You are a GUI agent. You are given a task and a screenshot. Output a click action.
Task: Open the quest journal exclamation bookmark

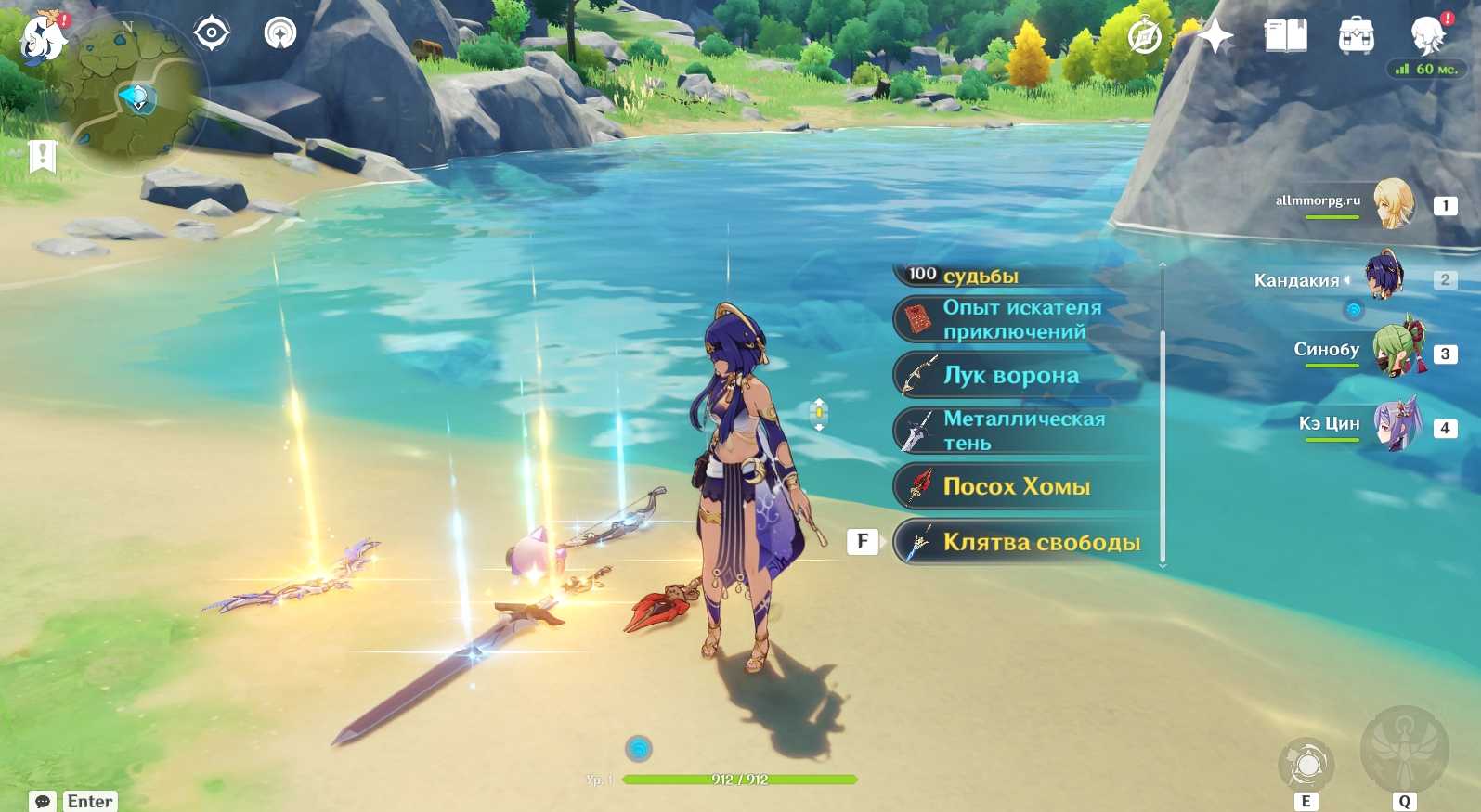click(x=42, y=156)
